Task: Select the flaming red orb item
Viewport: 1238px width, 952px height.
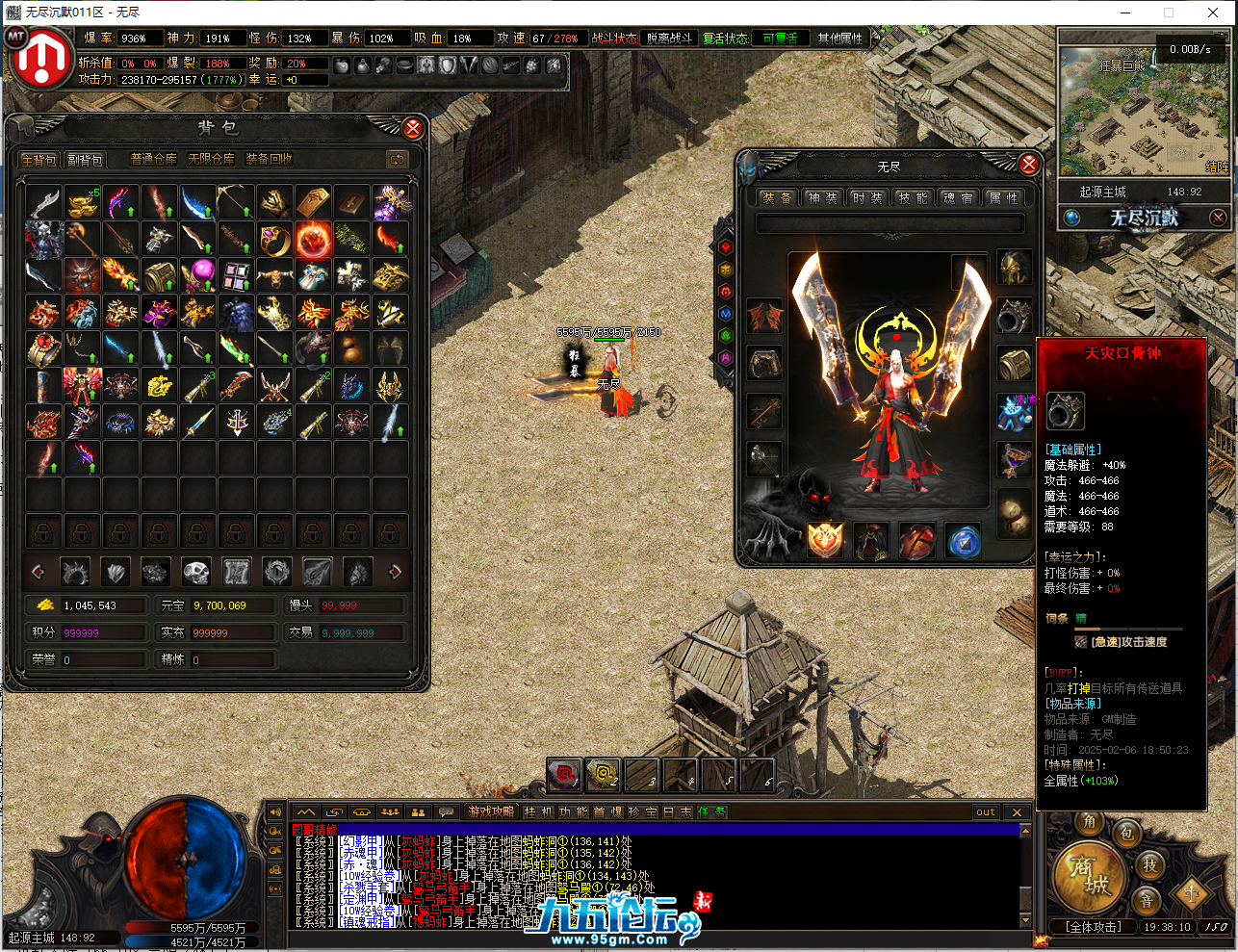Action: 313,239
